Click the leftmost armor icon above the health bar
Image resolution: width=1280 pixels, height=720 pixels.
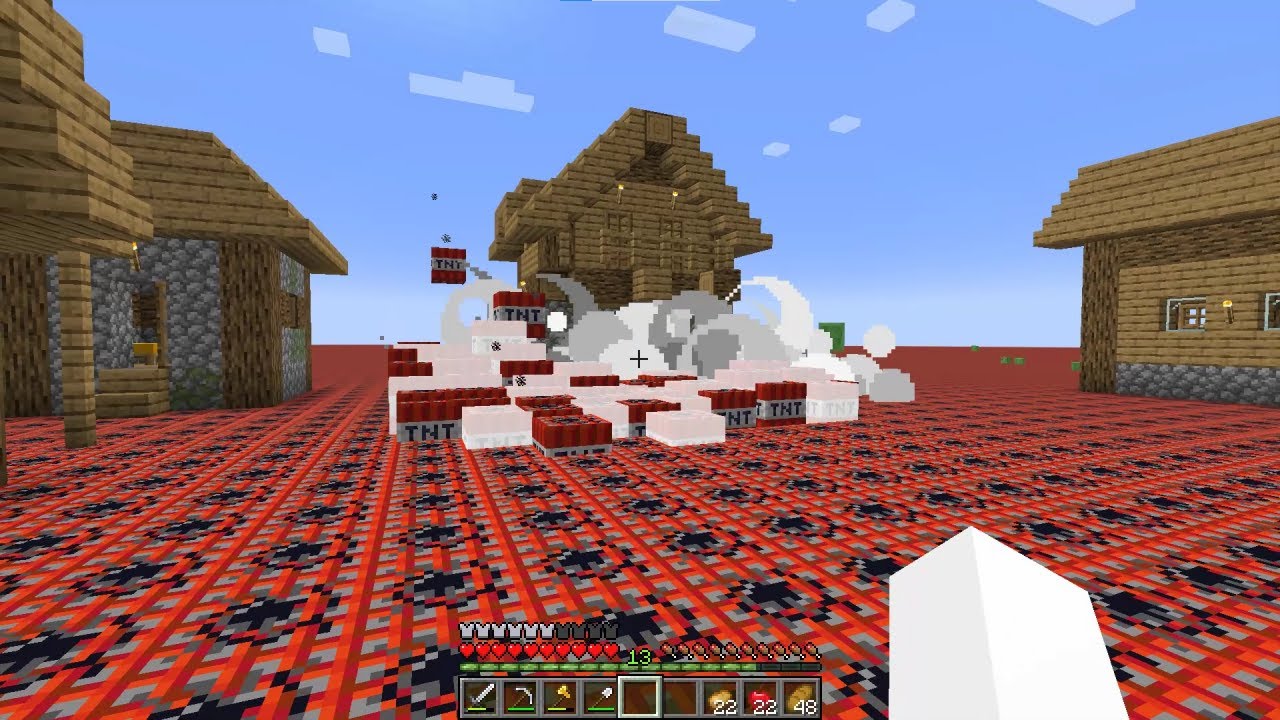pyautogui.click(x=465, y=630)
